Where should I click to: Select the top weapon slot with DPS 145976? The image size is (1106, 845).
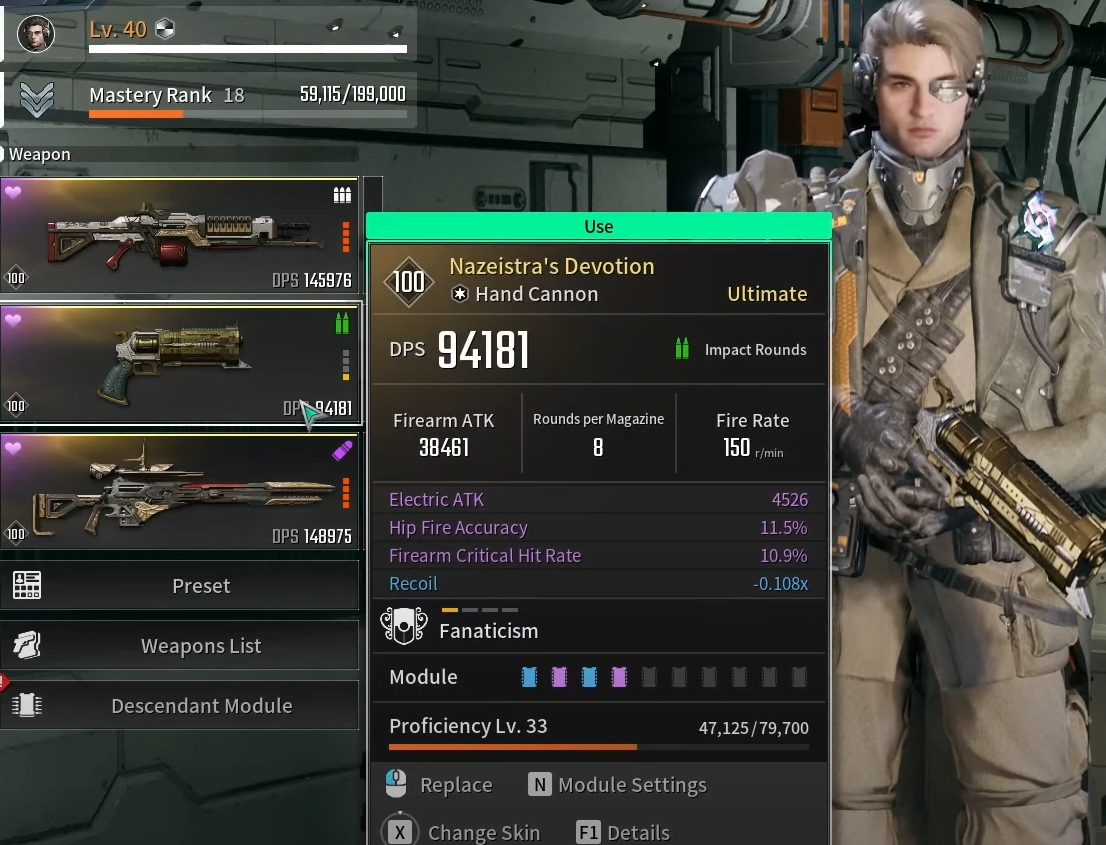click(180, 236)
